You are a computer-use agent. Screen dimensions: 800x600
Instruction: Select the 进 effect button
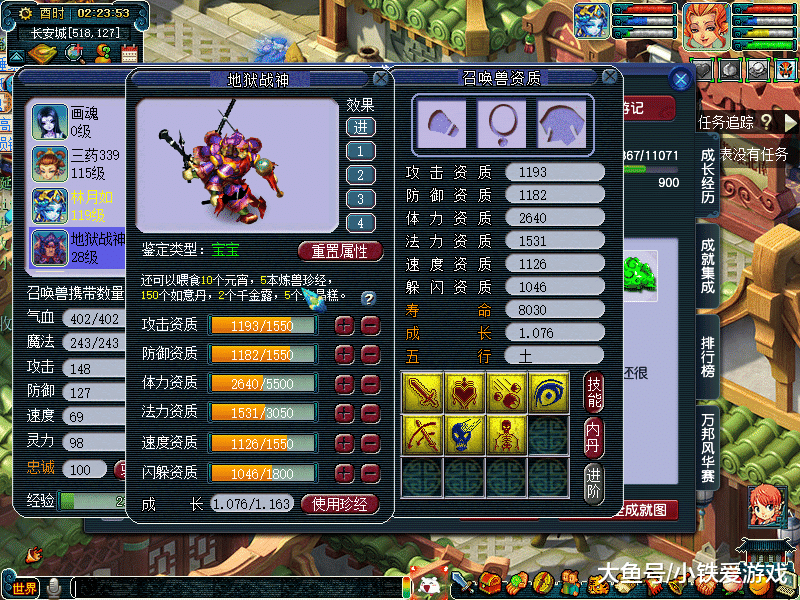360,127
